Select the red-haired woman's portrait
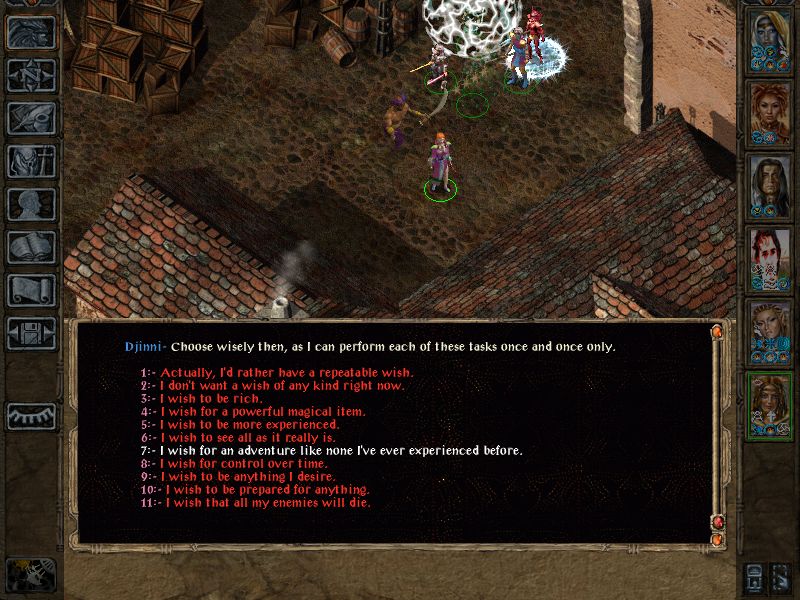The image size is (800, 600). [x=770, y=112]
